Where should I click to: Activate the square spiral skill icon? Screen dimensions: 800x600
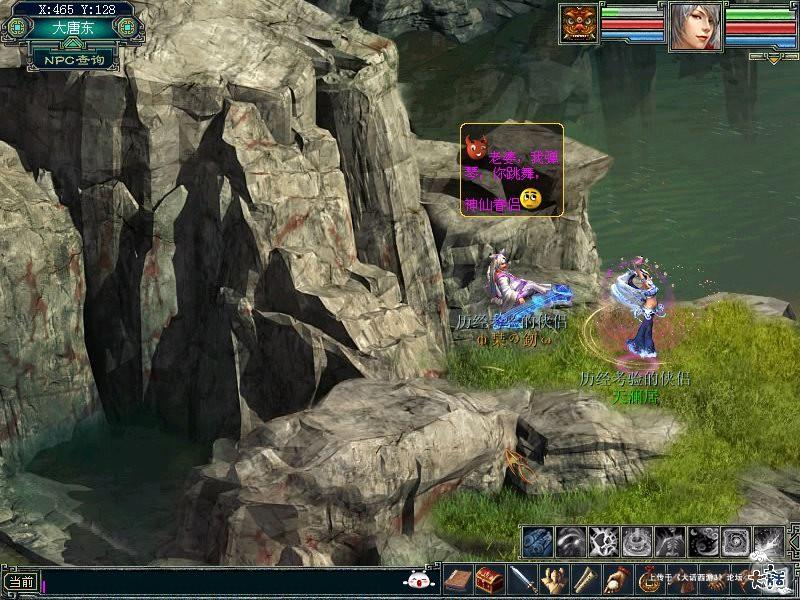pyautogui.click(x=738, y=542)
